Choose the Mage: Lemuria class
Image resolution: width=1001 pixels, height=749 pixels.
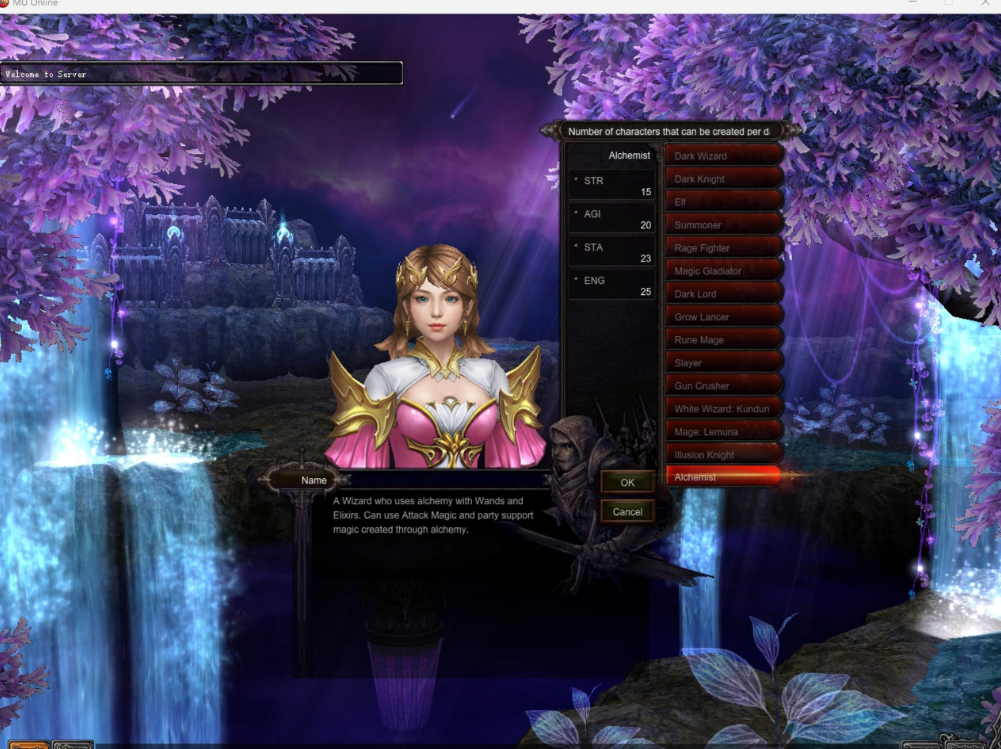[722, 432]
